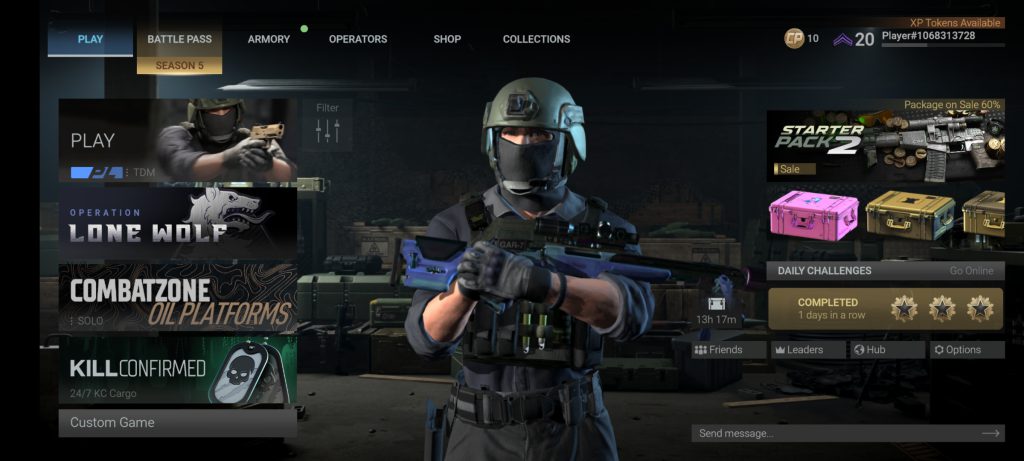Image resolution: width=1024 pixels, height=461 pixels.
Task: View the Starter Pack 2 sale offer
Action: pos(885,144)
